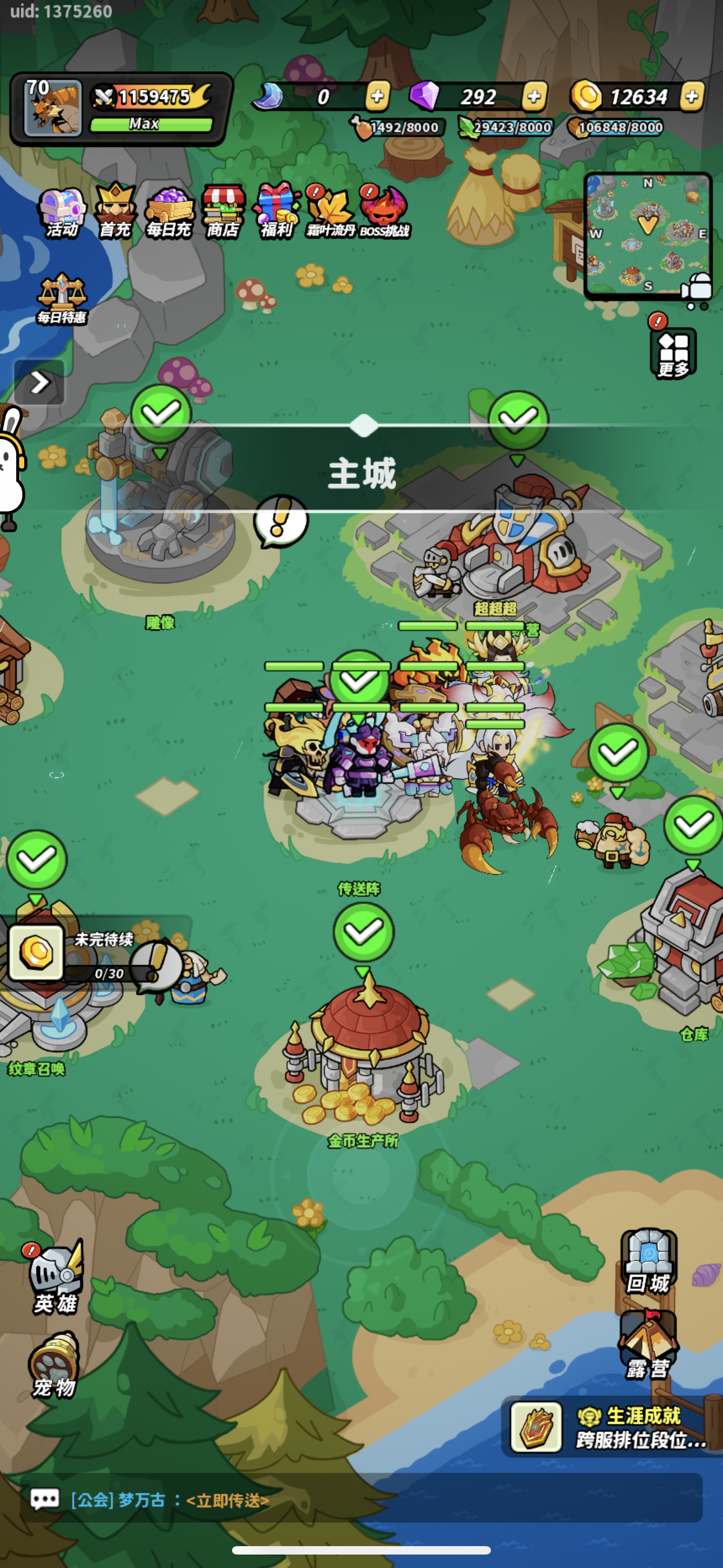Collect from the 金币生产所 gold building checkmark

pyautogui.click(x=363, y=931)
